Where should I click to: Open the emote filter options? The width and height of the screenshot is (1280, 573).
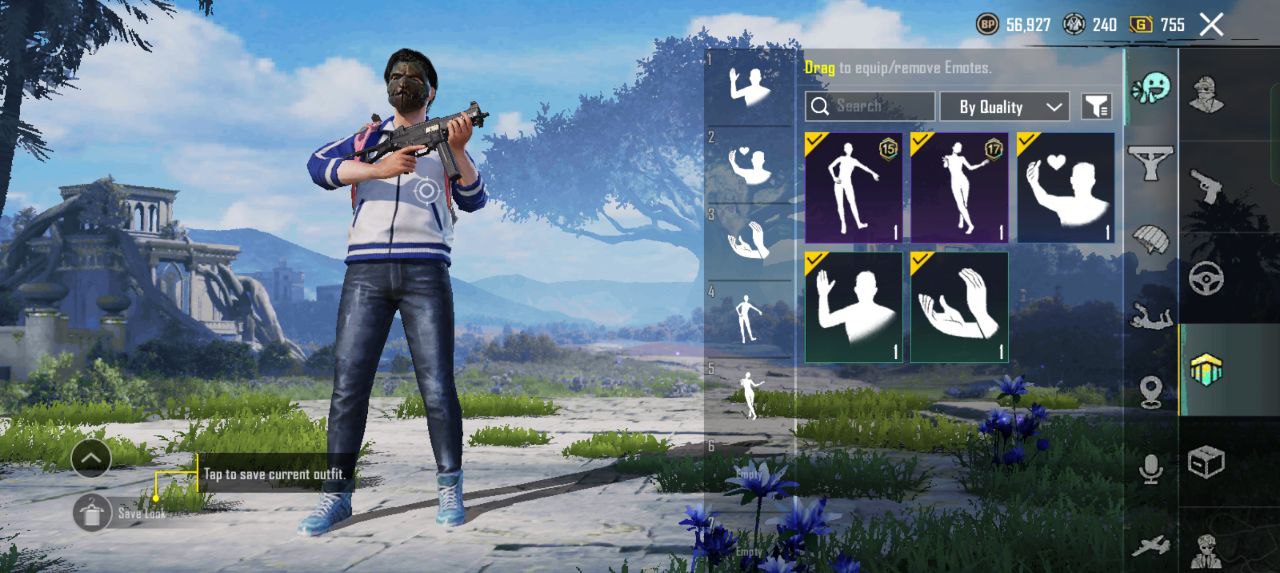(x=1097, y=106)
